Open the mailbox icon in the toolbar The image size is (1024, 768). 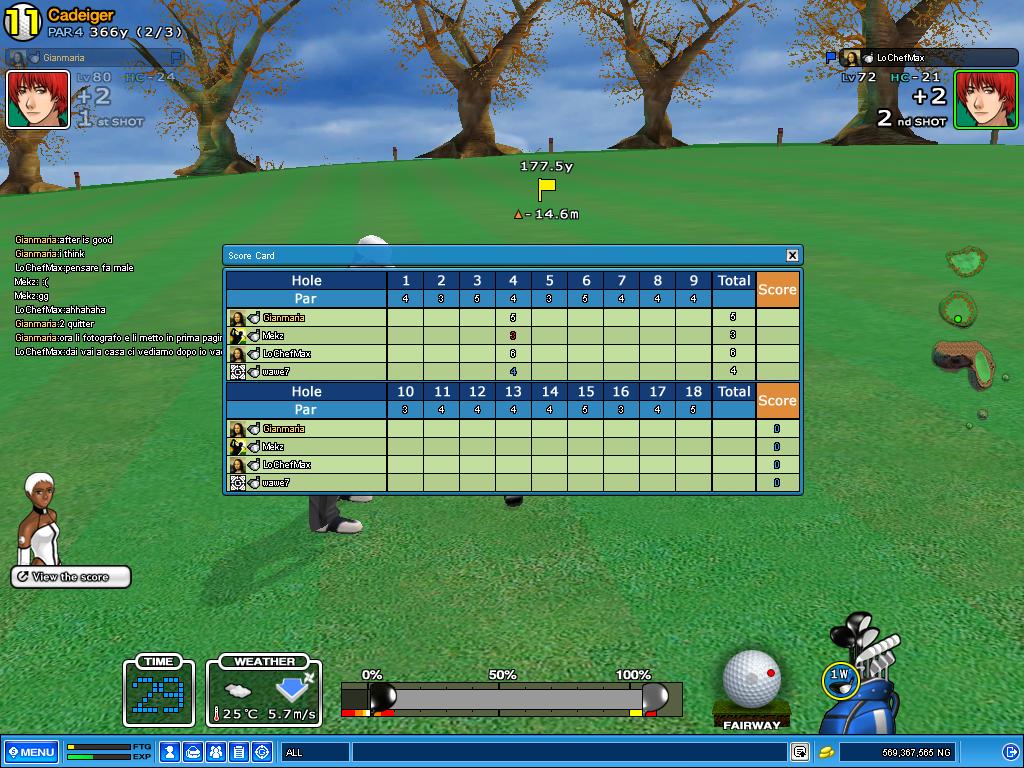click(194, 751)
